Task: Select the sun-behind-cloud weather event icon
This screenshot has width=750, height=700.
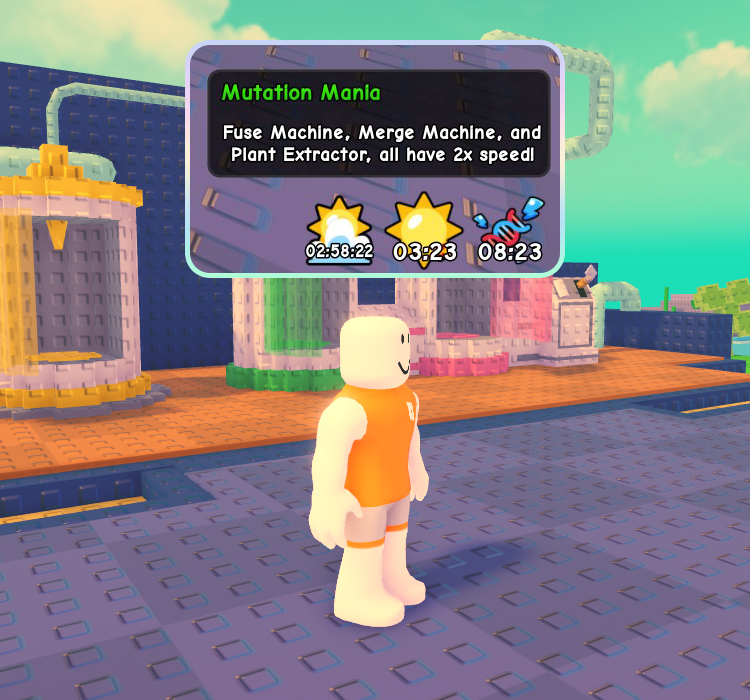Action: [340, 225]
